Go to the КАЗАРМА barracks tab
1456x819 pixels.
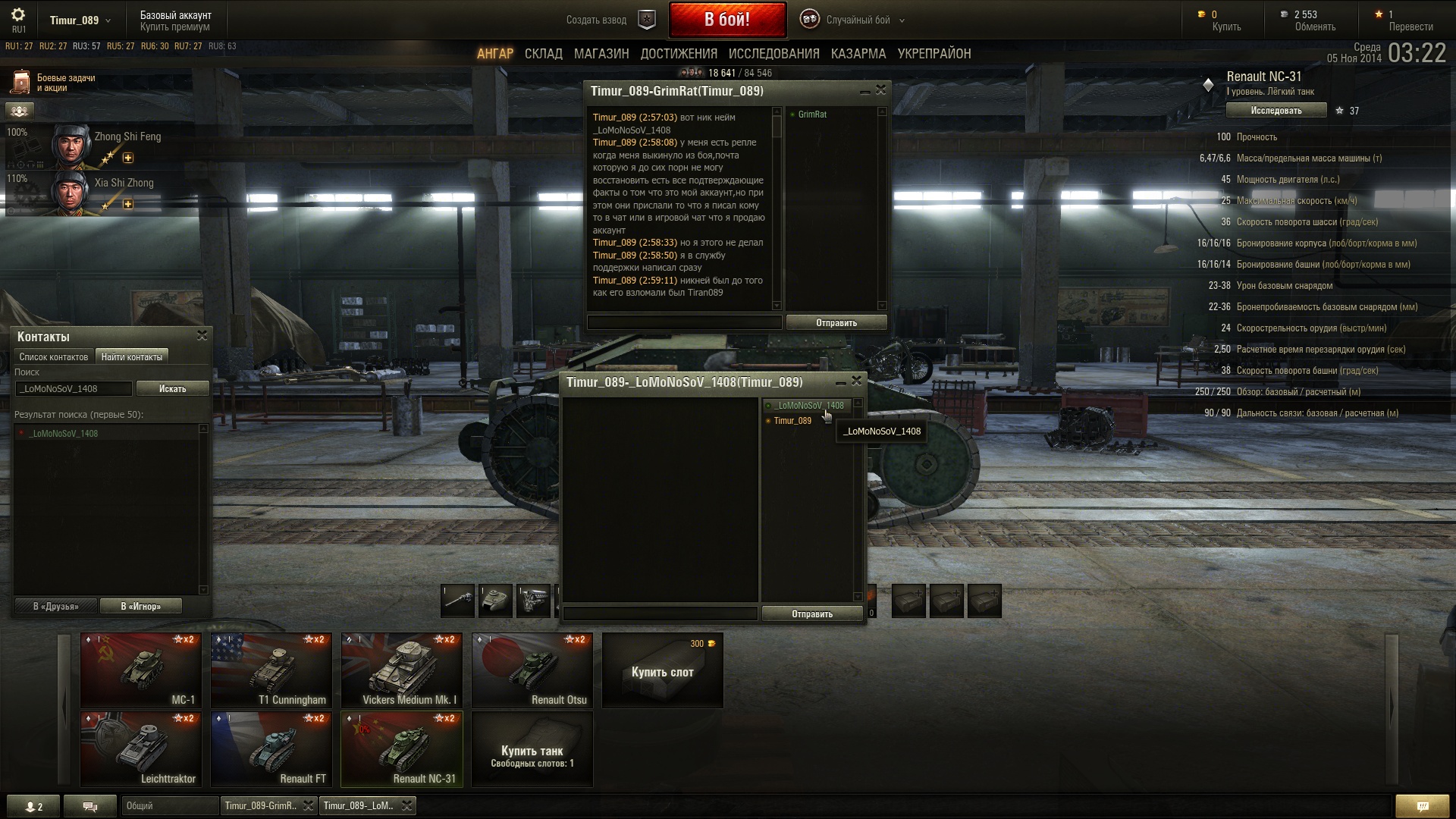[858, 54]
